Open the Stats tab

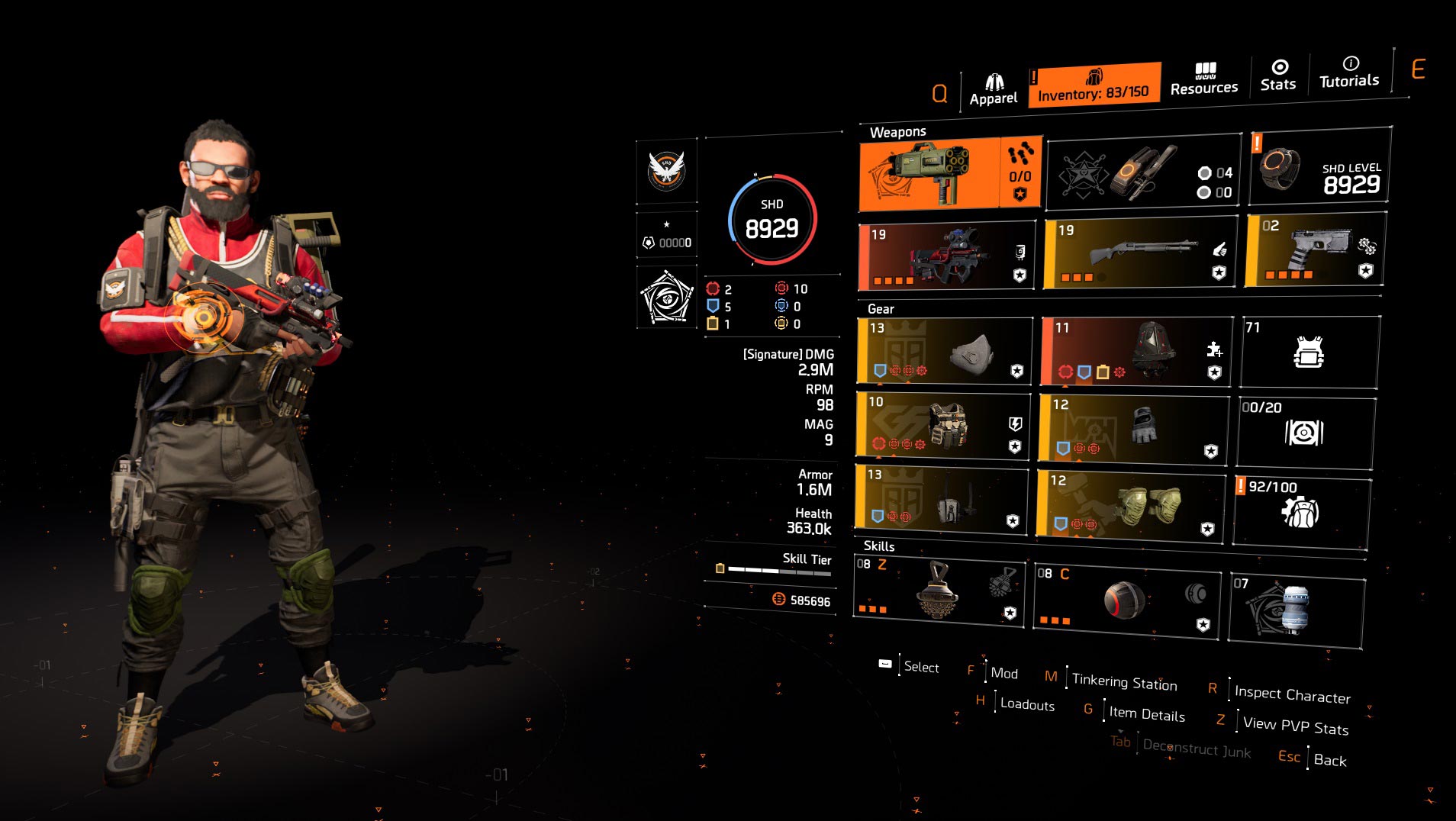coord(1278,76)
